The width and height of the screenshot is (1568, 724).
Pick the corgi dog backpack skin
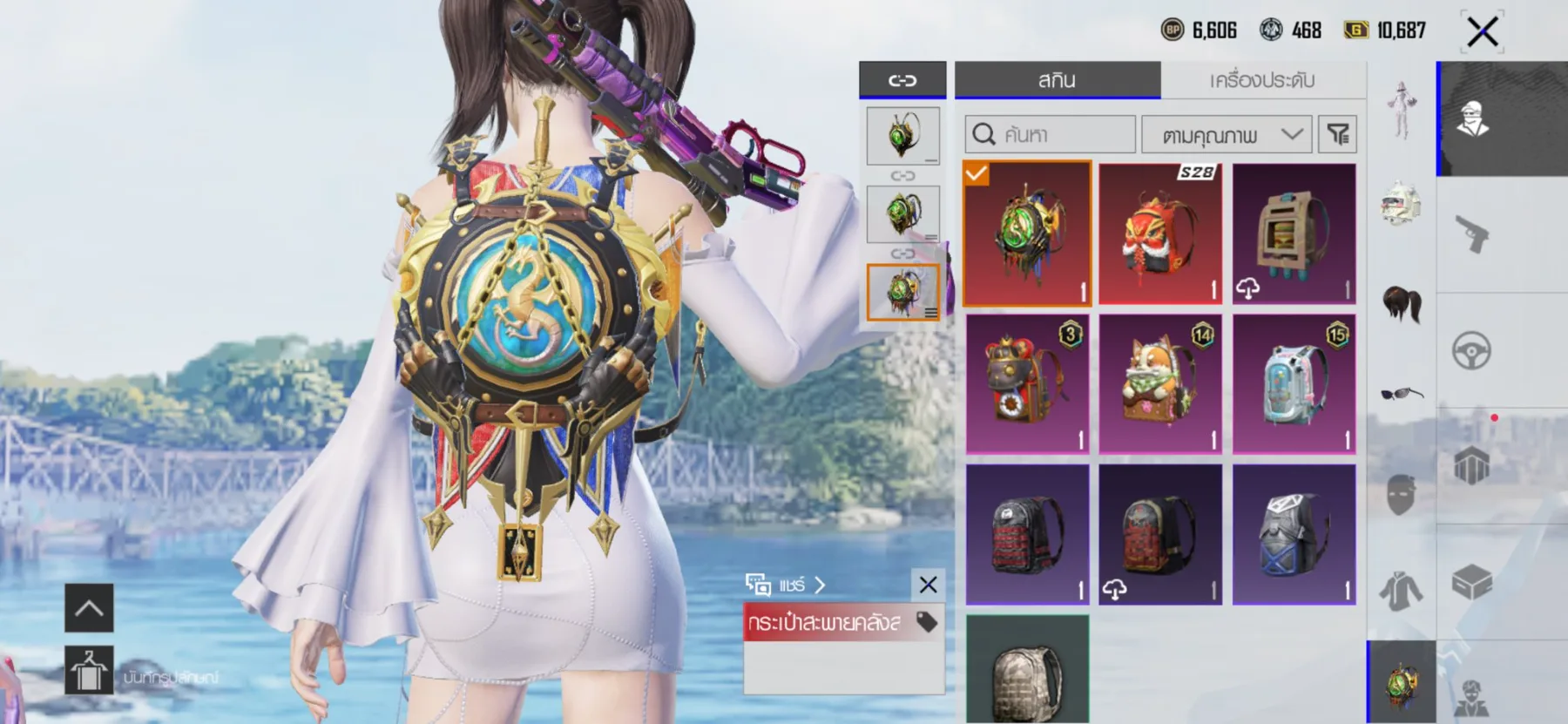point(1160,384)
